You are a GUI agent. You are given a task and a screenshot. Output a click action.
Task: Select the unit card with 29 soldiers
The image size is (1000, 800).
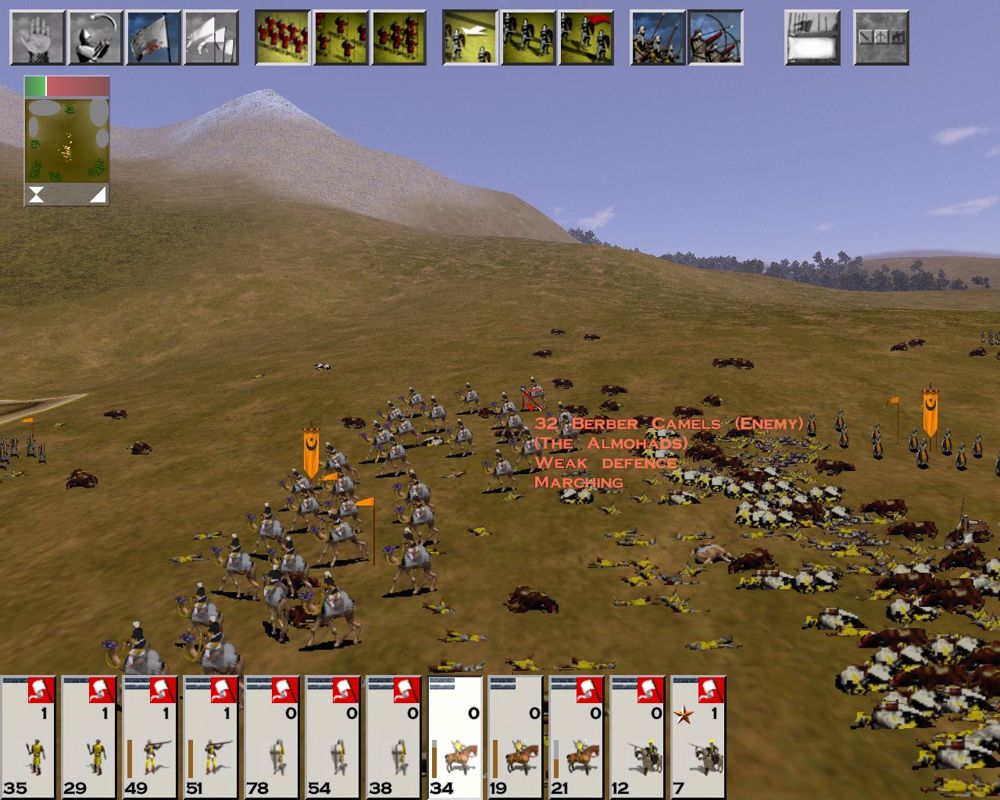coord(89,737)
